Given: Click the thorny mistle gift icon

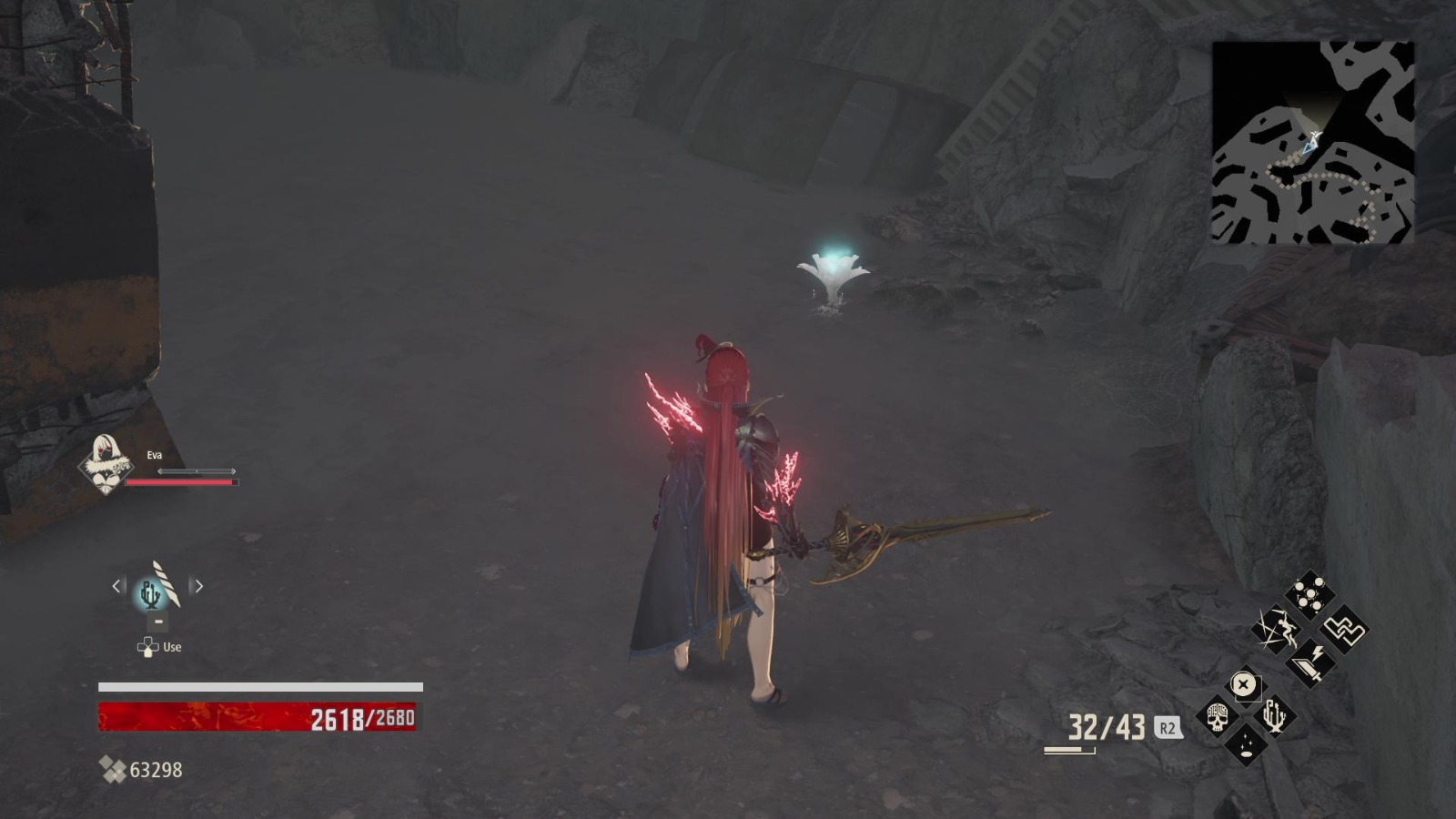Looking at the screenshot, I should tap(1274, 715).
